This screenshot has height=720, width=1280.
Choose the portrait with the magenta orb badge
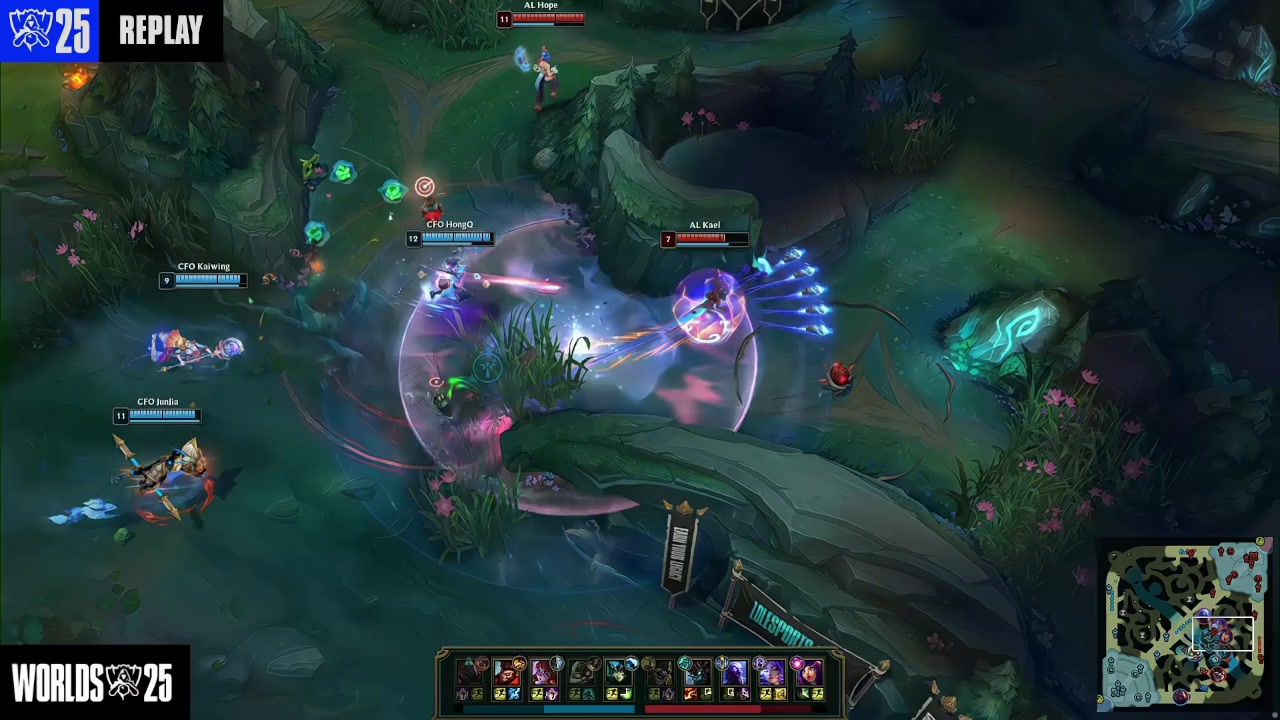808,673
